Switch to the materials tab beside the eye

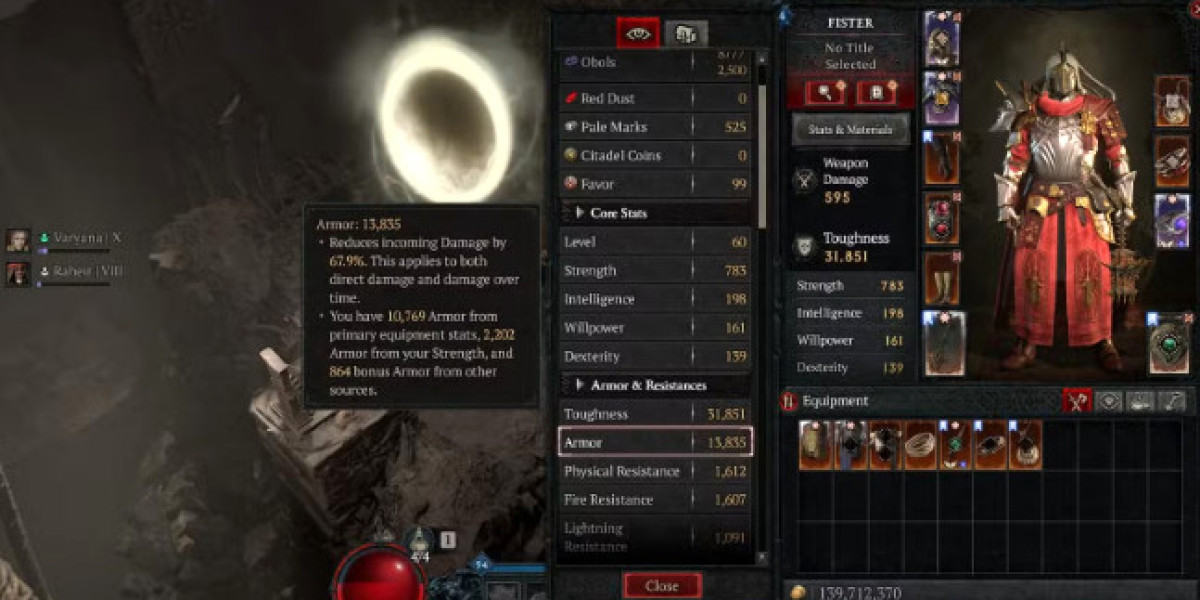(686, 34)
